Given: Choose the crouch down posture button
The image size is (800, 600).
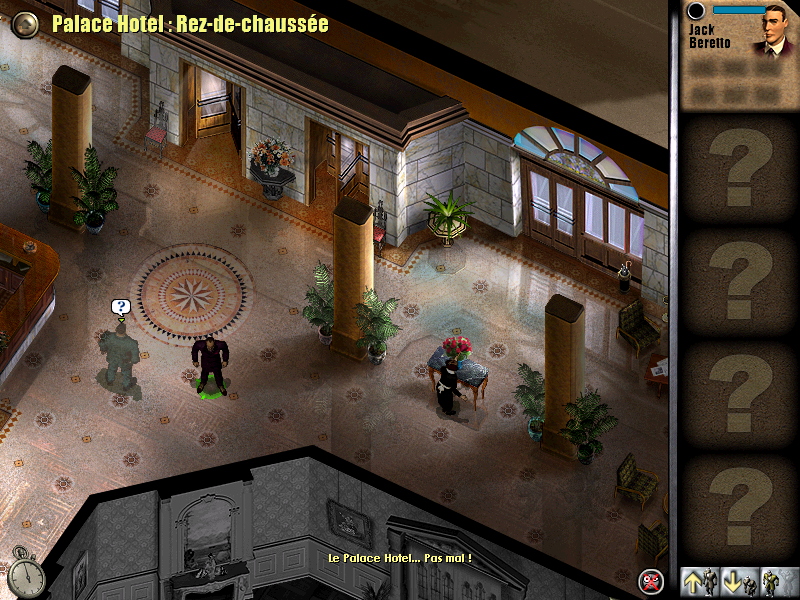Looking at the screenshot, I should [x=739, y=582].
